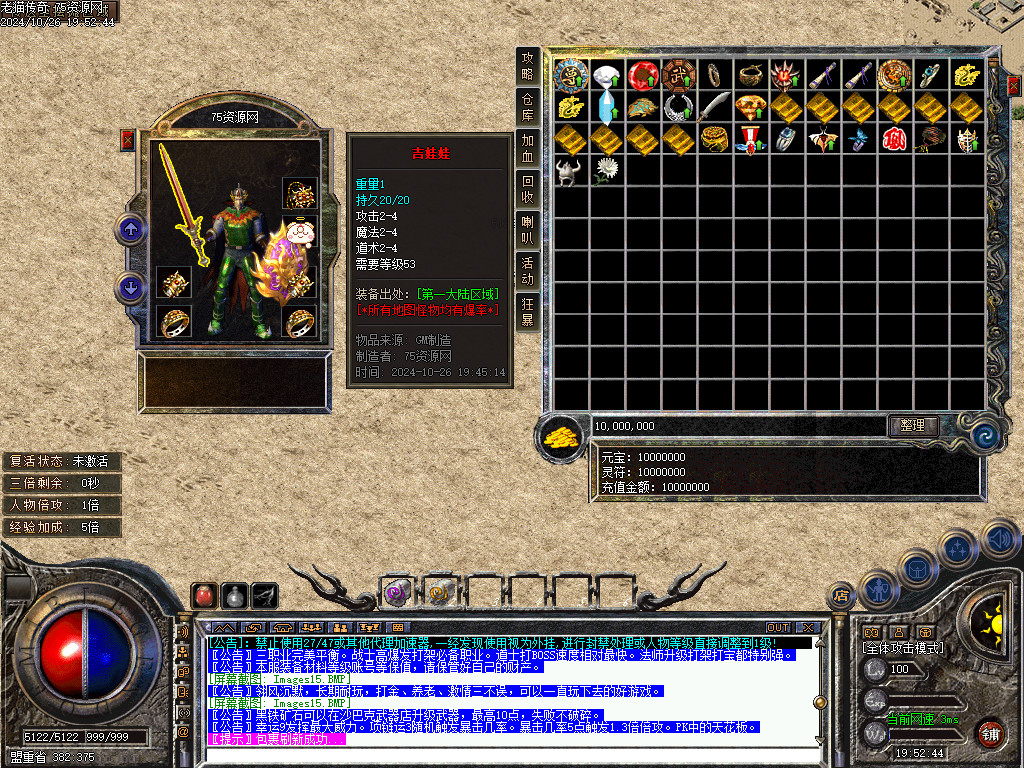Image resolution: width=1024 pixels, height=768 pixels.
Task: Open the 回收 recycle tab
Action: (x=528, y=188)
